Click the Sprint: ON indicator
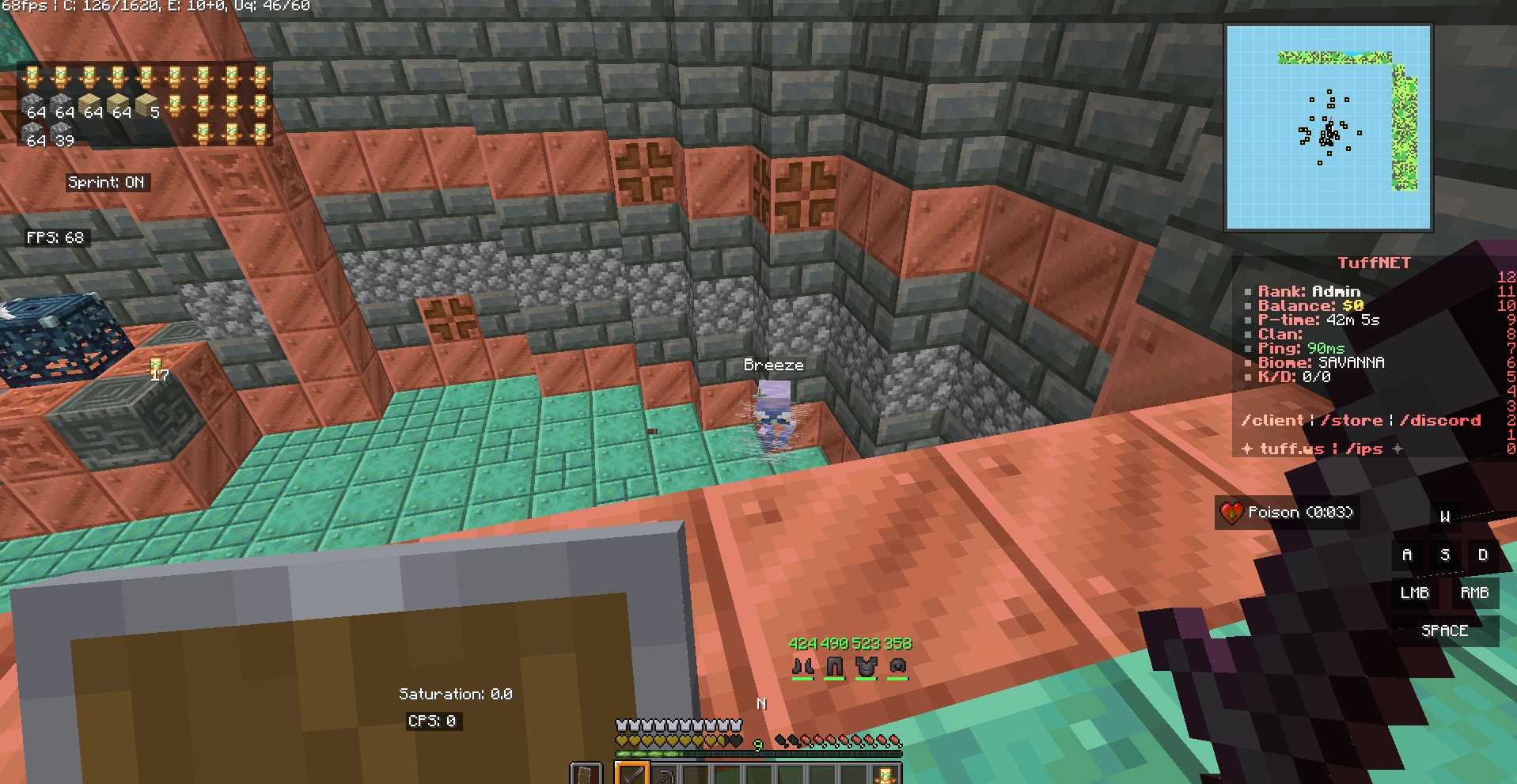The height and width of the screenshot is (784, 1517). 106,183
